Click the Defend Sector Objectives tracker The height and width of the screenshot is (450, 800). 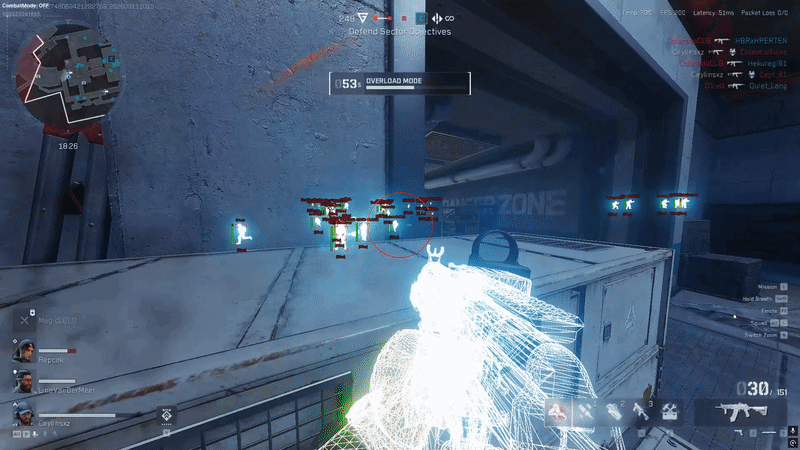pos(399,32)
